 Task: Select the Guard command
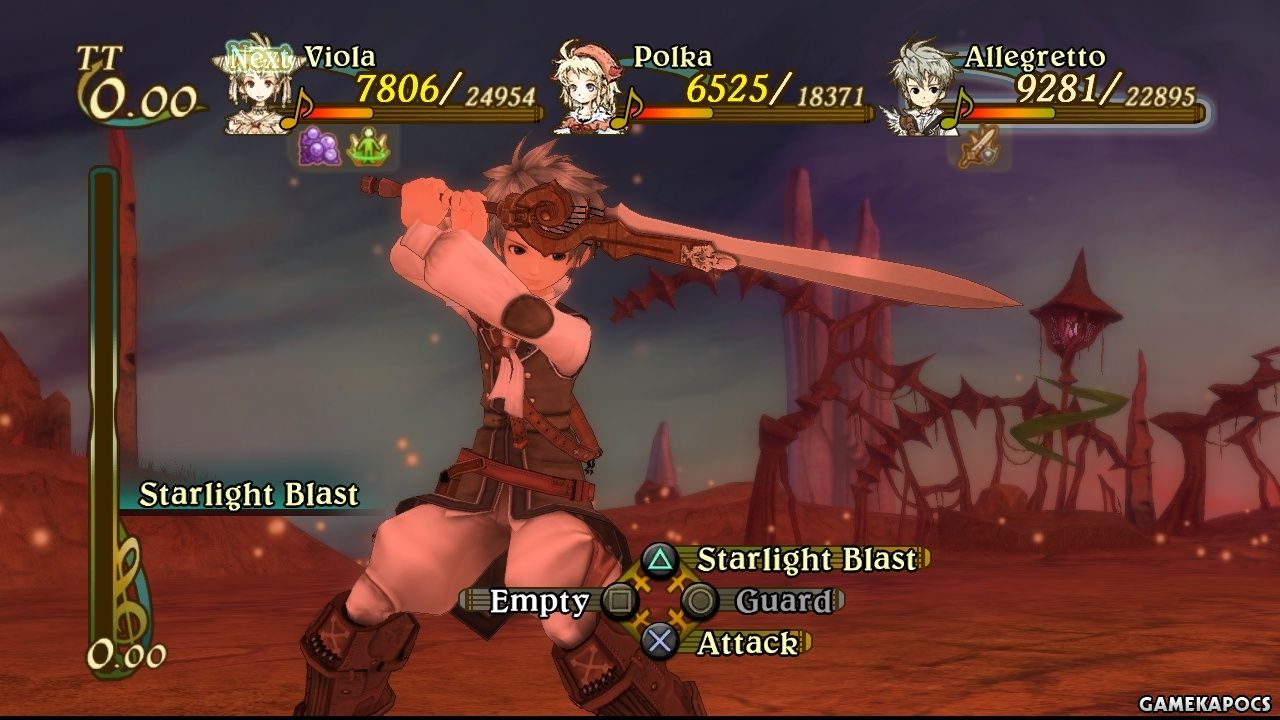tap(783, 601)
